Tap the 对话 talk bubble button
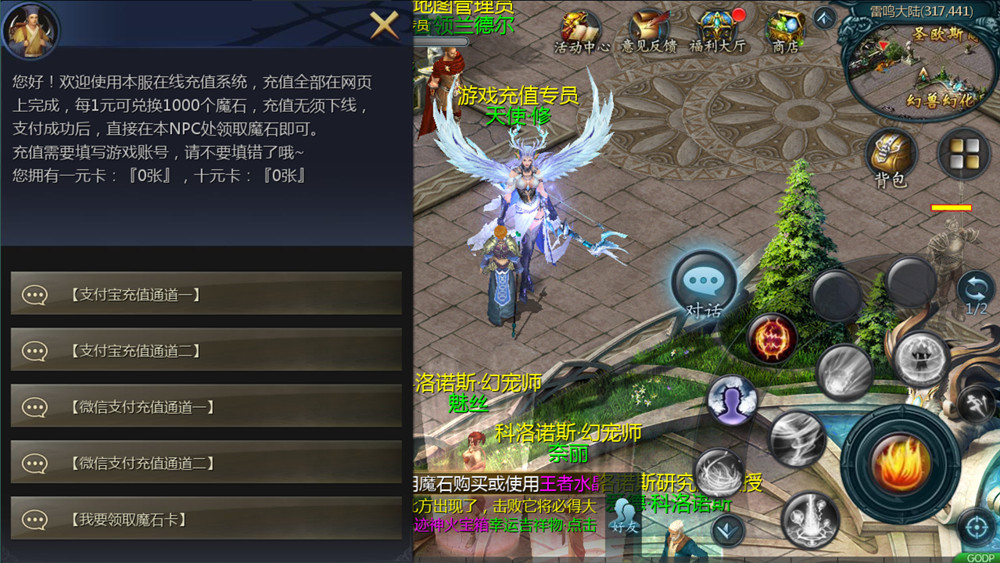 click(703, 285)
